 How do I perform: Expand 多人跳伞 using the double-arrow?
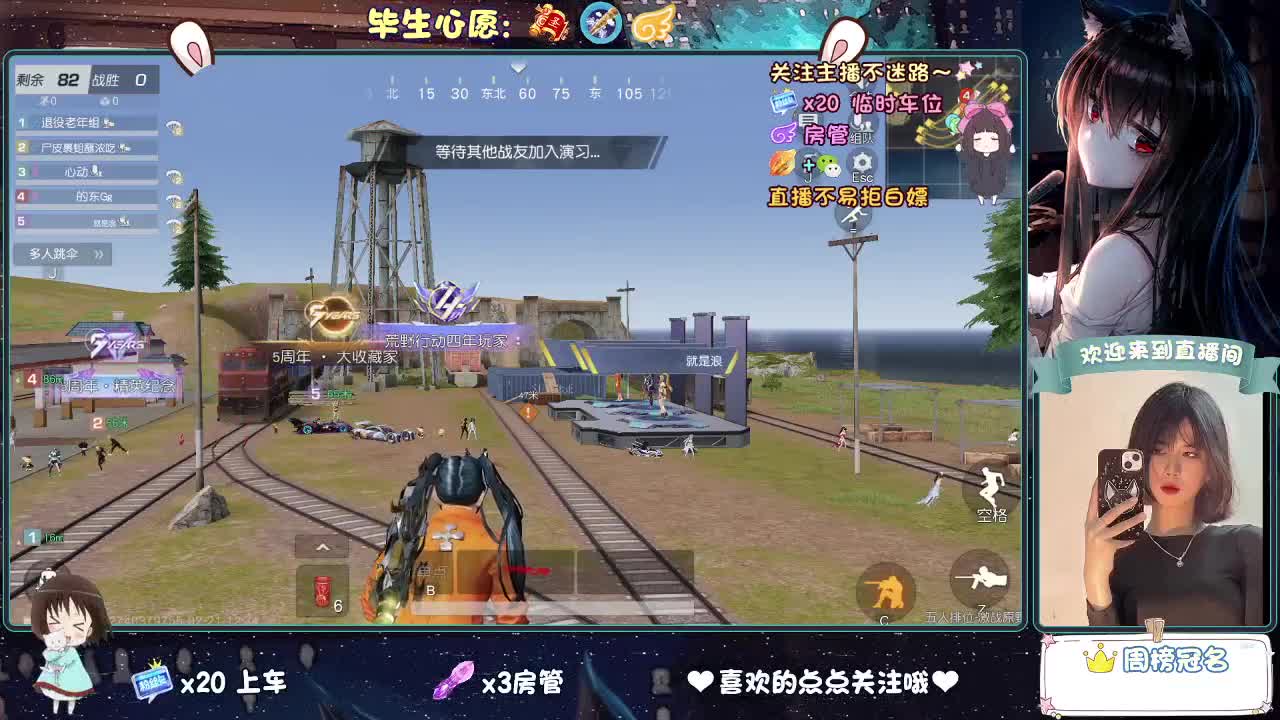[x=99, y=254]
